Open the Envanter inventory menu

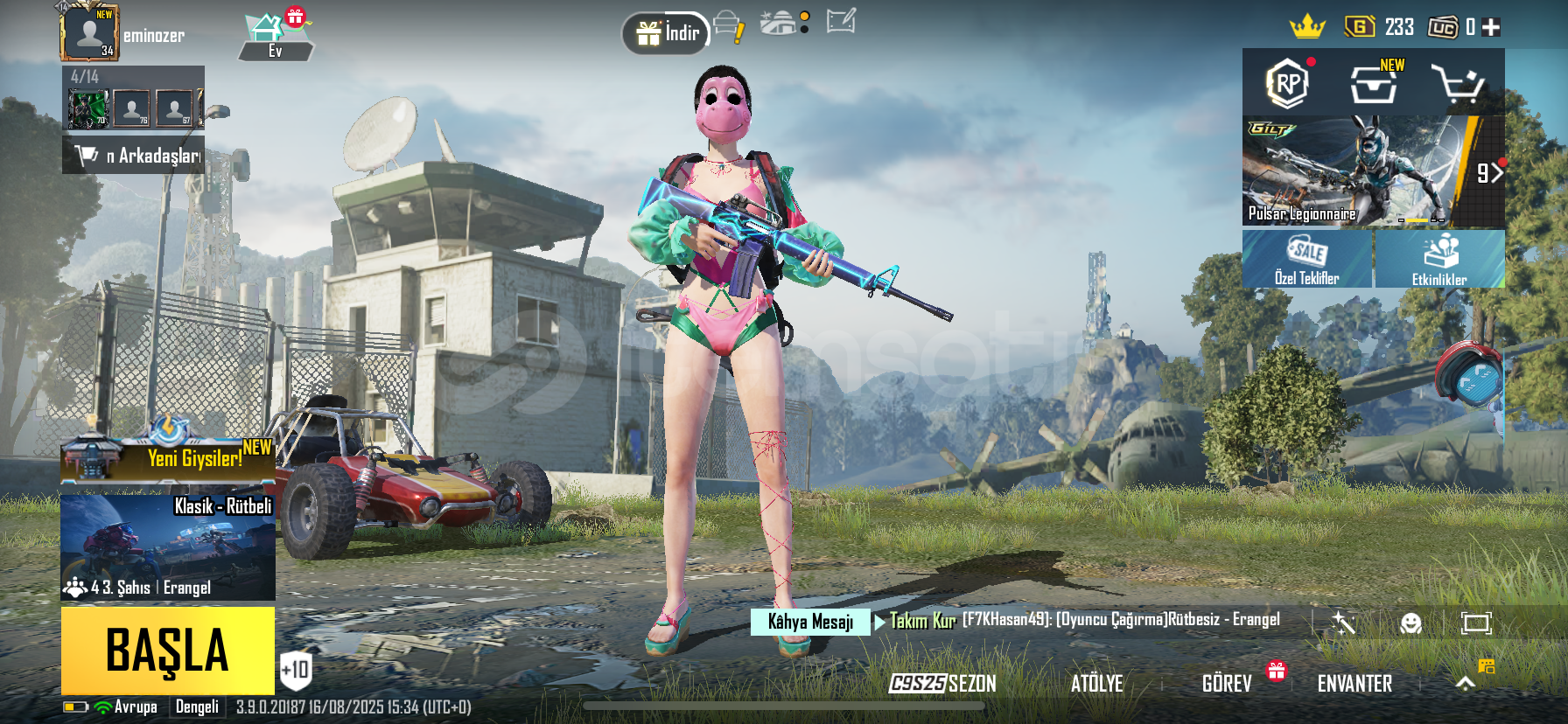[1354, 683]
